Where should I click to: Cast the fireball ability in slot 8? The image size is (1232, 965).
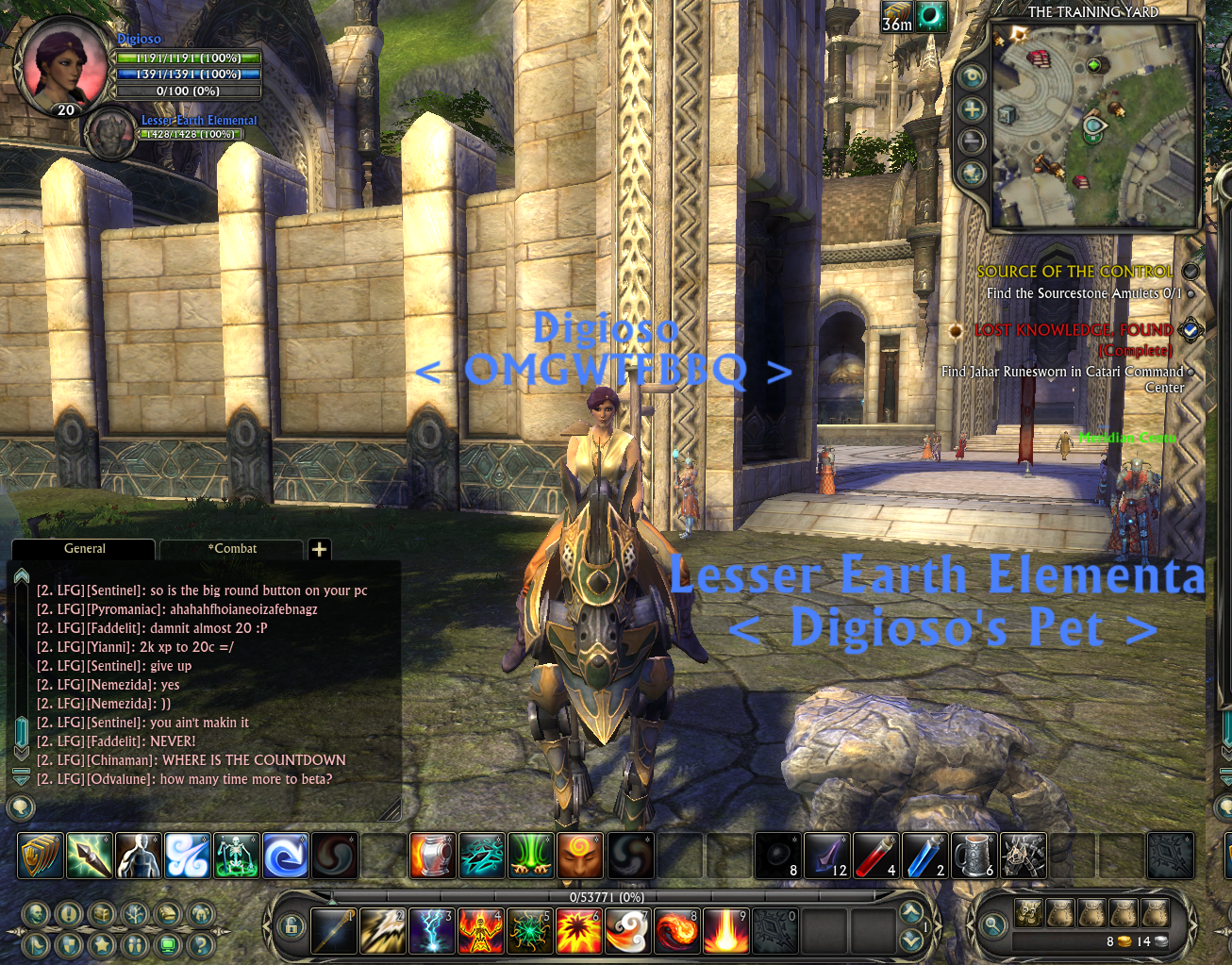tap(676, 930)
